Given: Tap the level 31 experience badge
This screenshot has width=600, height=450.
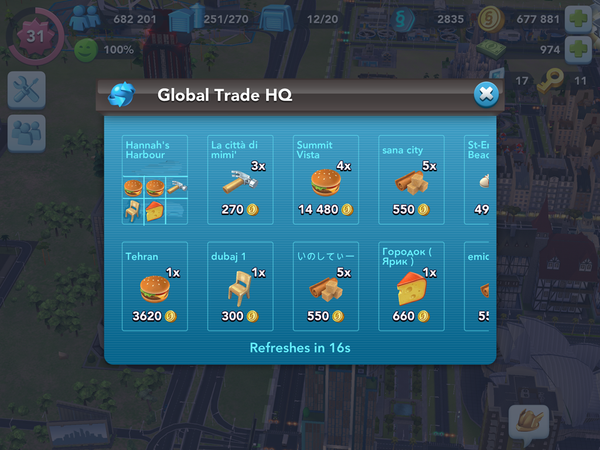Looking at the screenshot, I should click(x=34, y=35).
